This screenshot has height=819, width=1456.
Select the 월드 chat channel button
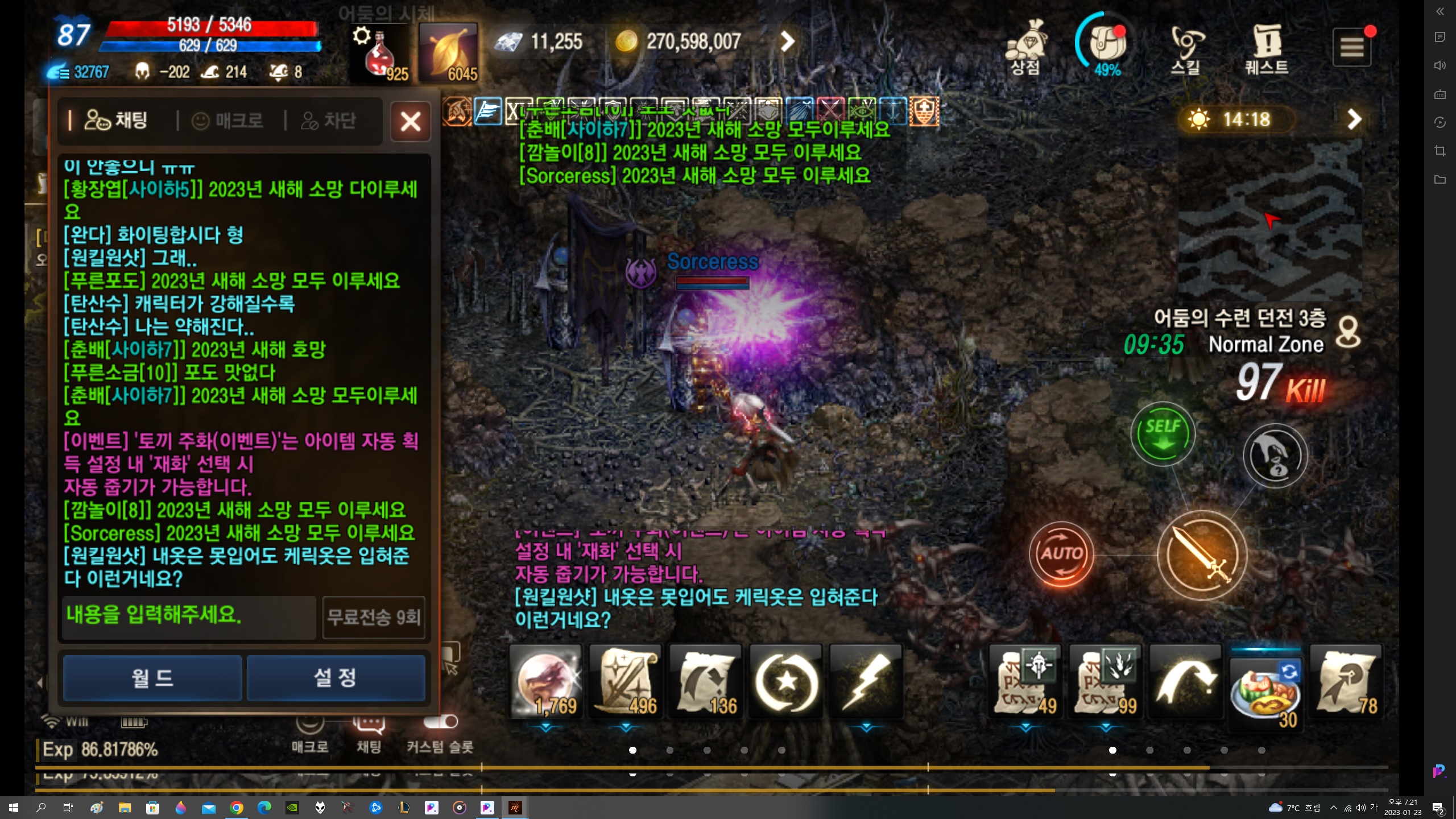click(x=152, y=677)
